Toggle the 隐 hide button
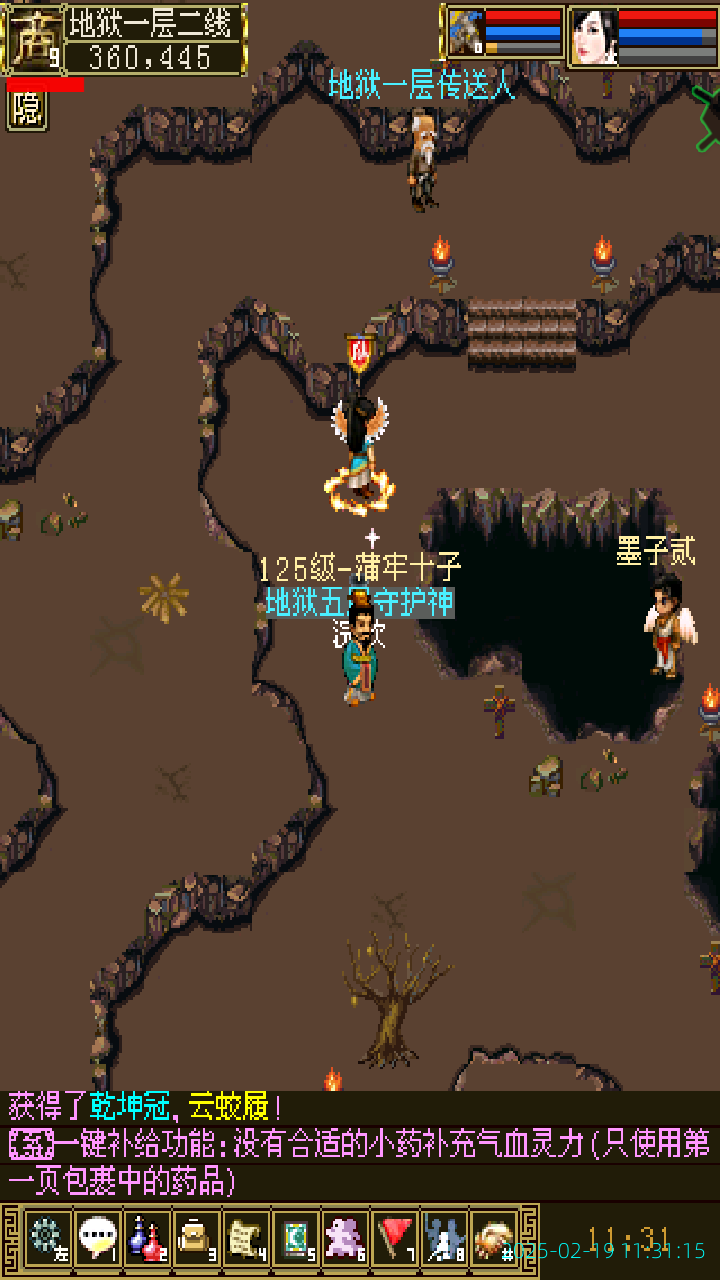This screenshot has height=1280, width=720. pyautogui.click(x=27, y=110)
